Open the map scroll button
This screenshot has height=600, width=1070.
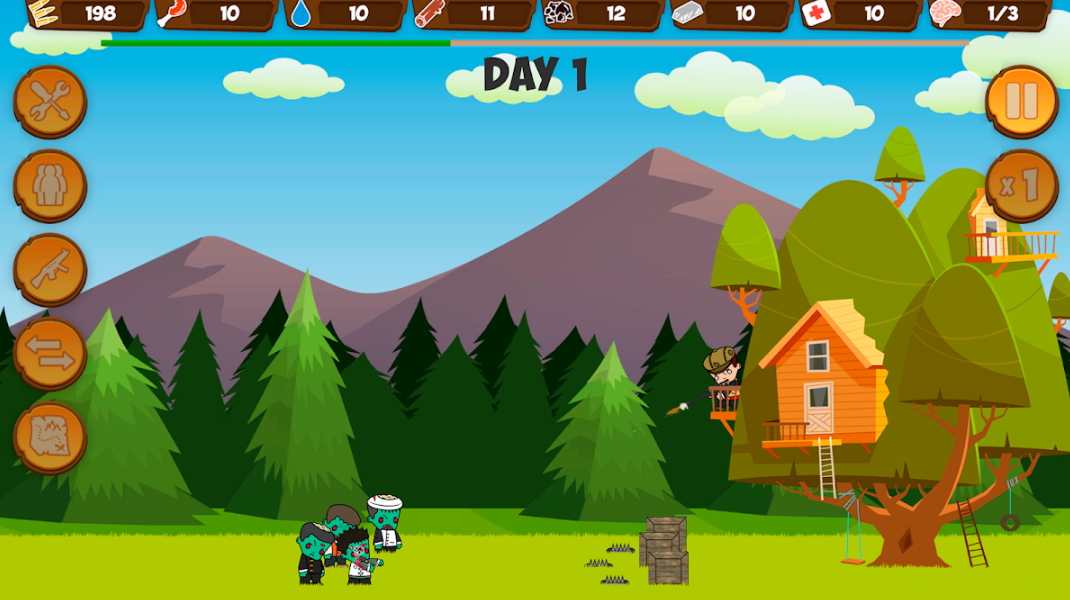(50, 438)
